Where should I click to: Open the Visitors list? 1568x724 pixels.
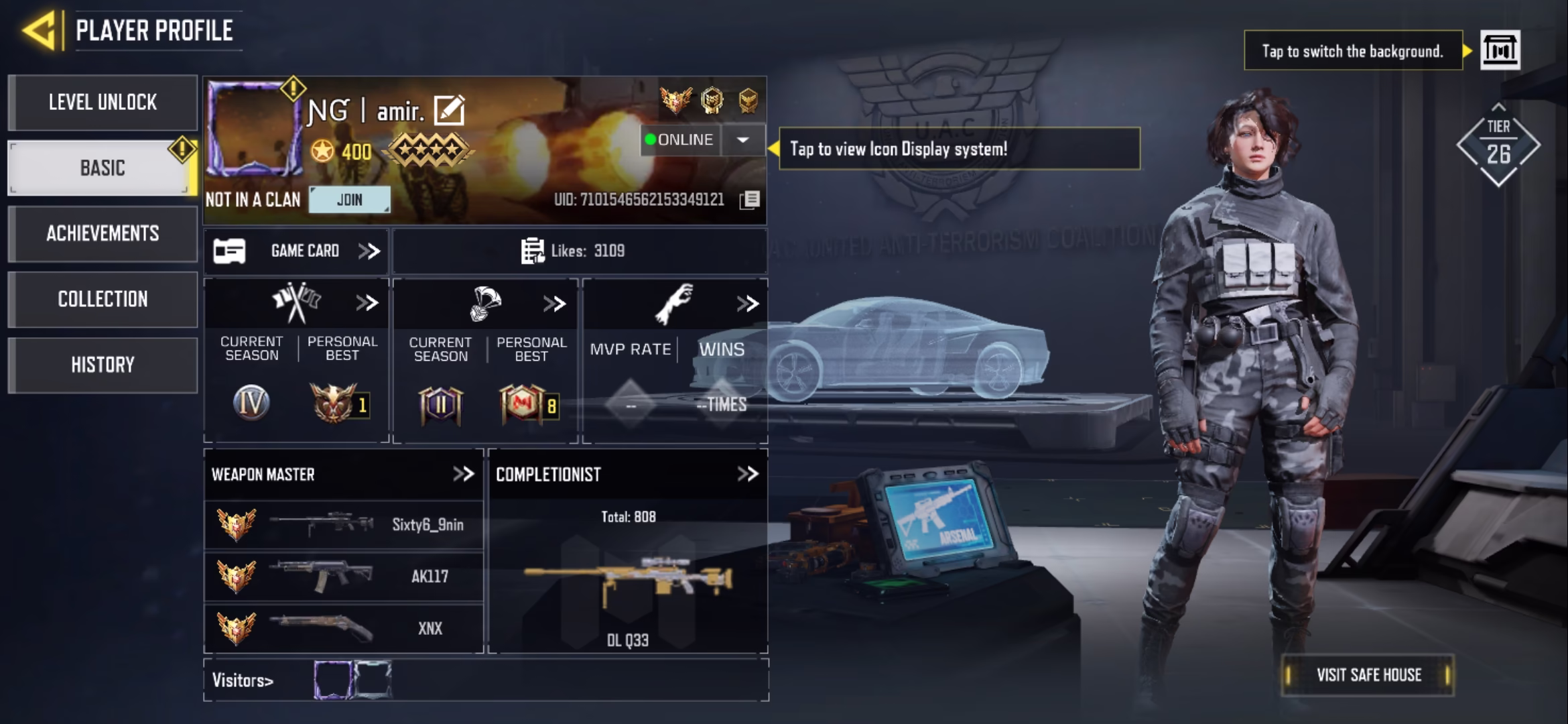click(x=243, y=680)
